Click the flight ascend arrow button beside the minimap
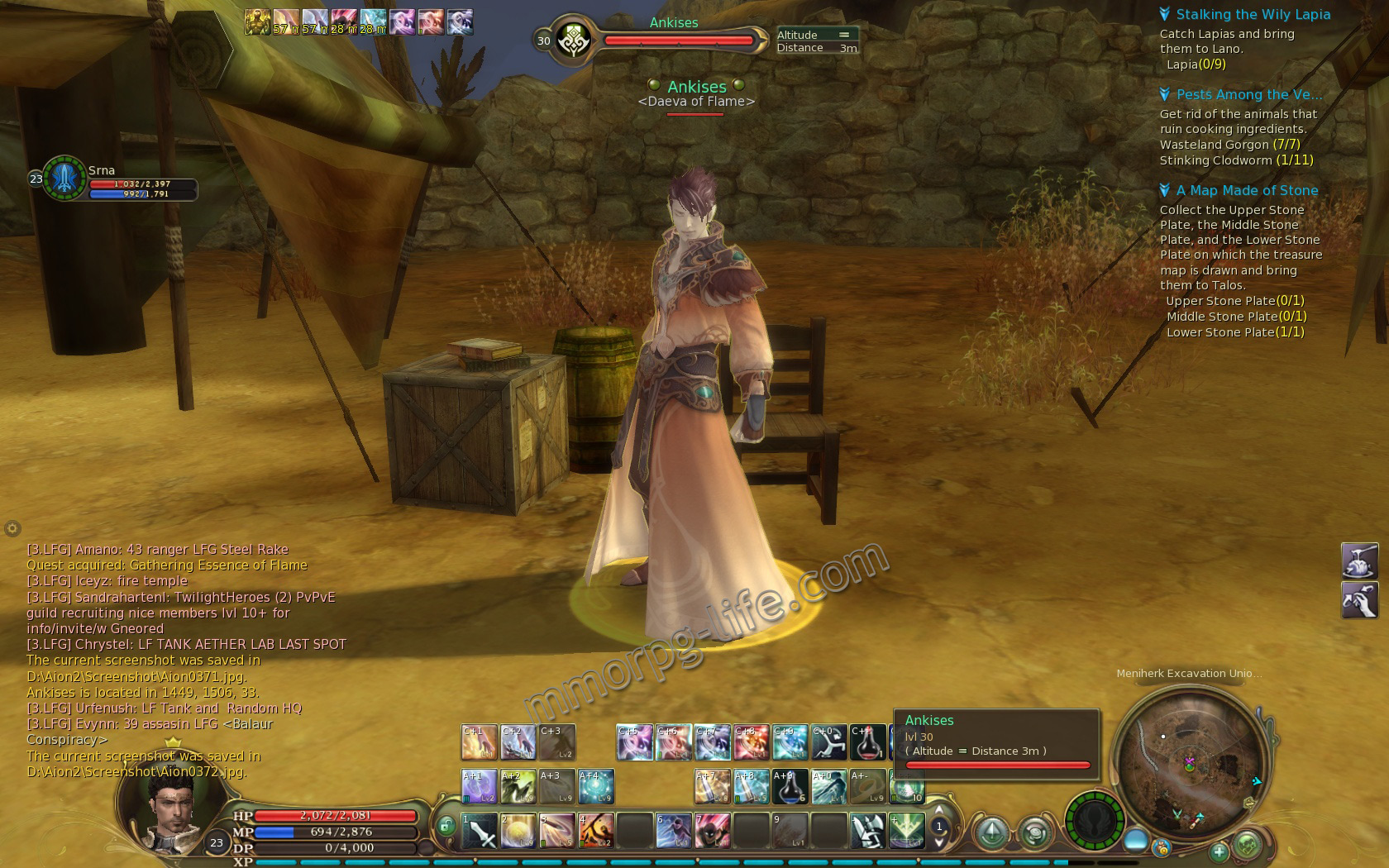This screenshot has height=868, width=1389. coord(992,834)
